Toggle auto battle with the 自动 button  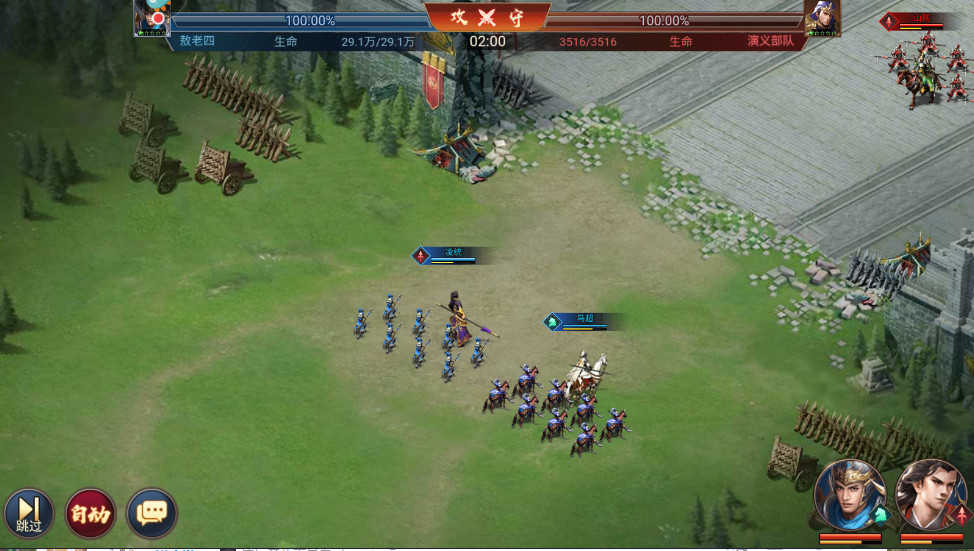pyautogui.click(x=90, y=514)
